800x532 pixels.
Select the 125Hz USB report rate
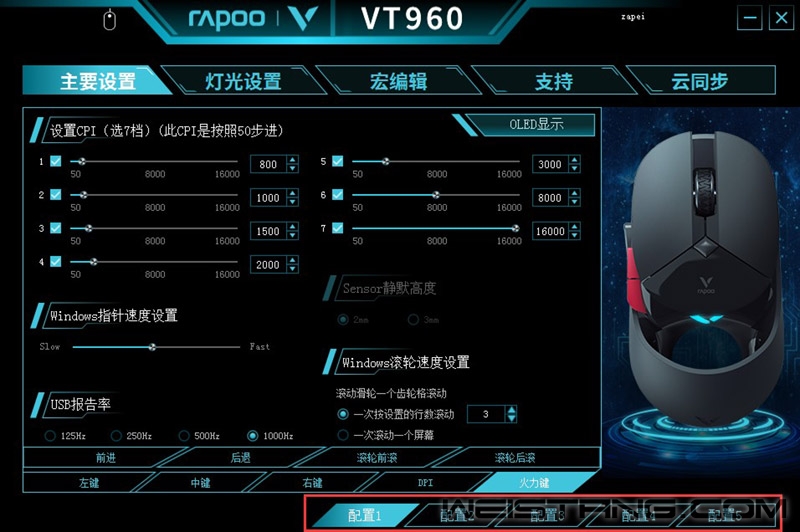coord(50,436)
